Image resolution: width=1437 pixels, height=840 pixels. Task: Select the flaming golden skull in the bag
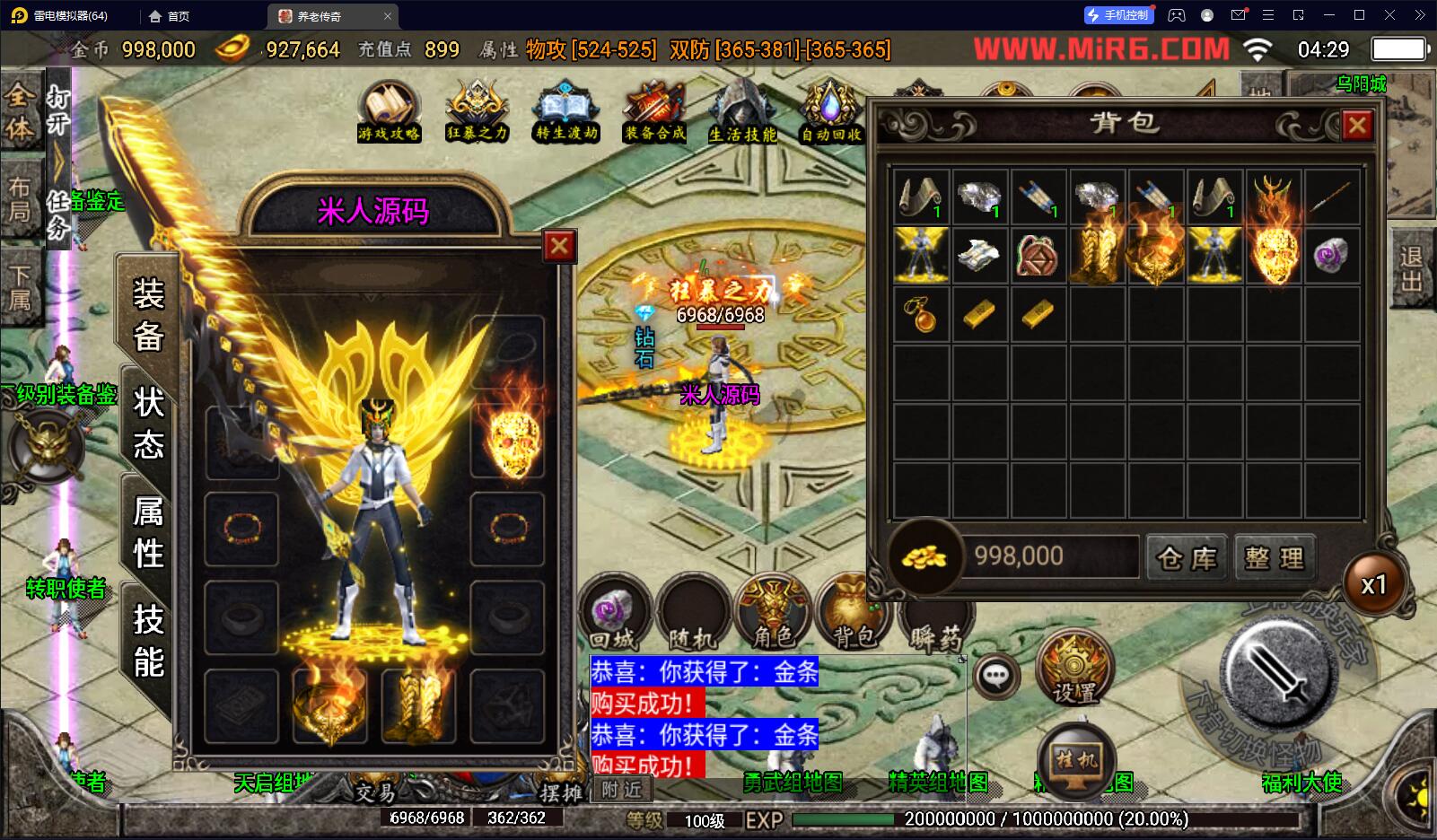tap(1273, 256)
